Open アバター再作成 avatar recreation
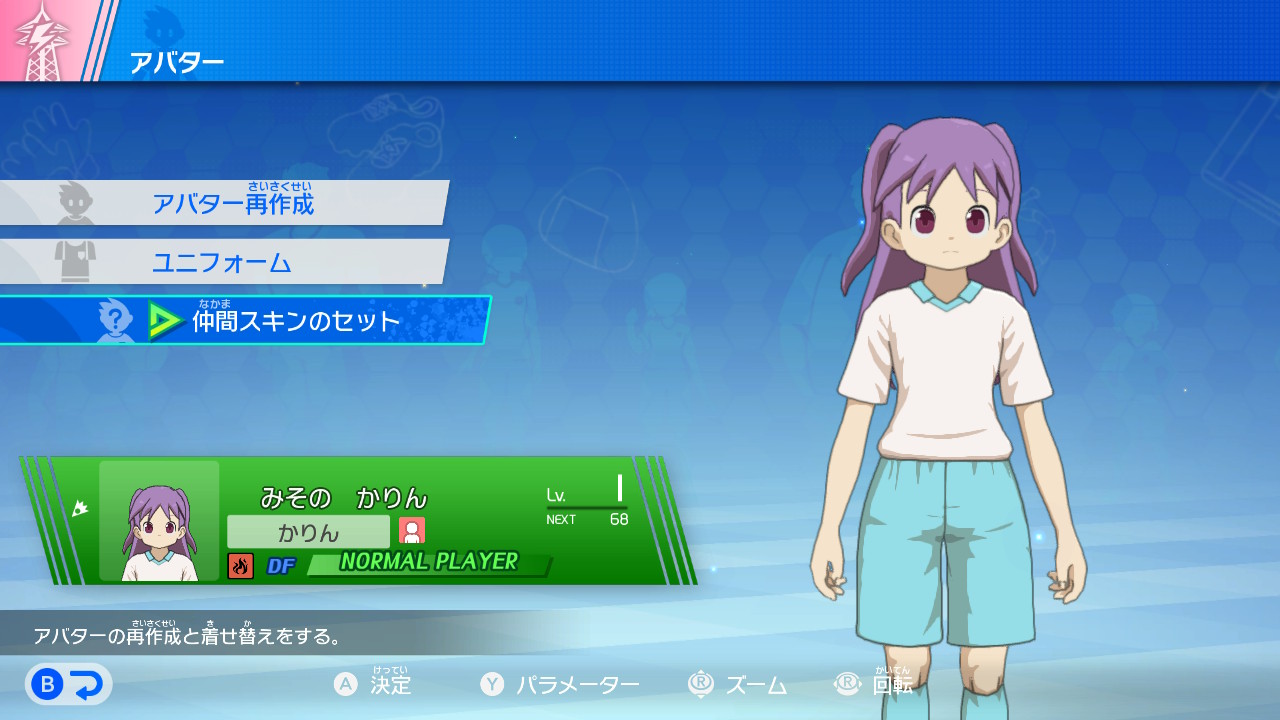The image size is (1280, 720). (x=232, y=204)
